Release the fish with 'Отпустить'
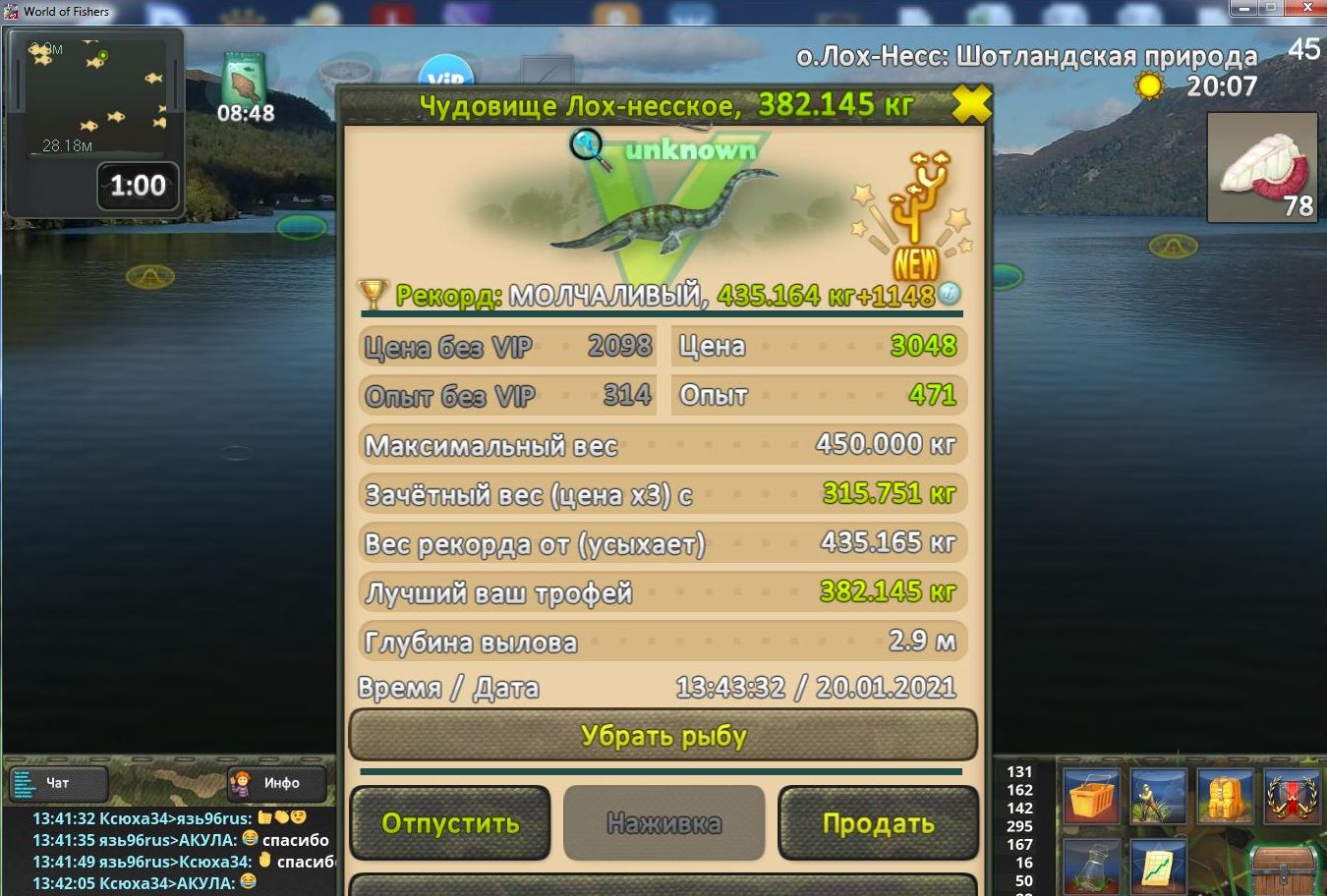This screenshot has width=1327, height=896. 450,823
